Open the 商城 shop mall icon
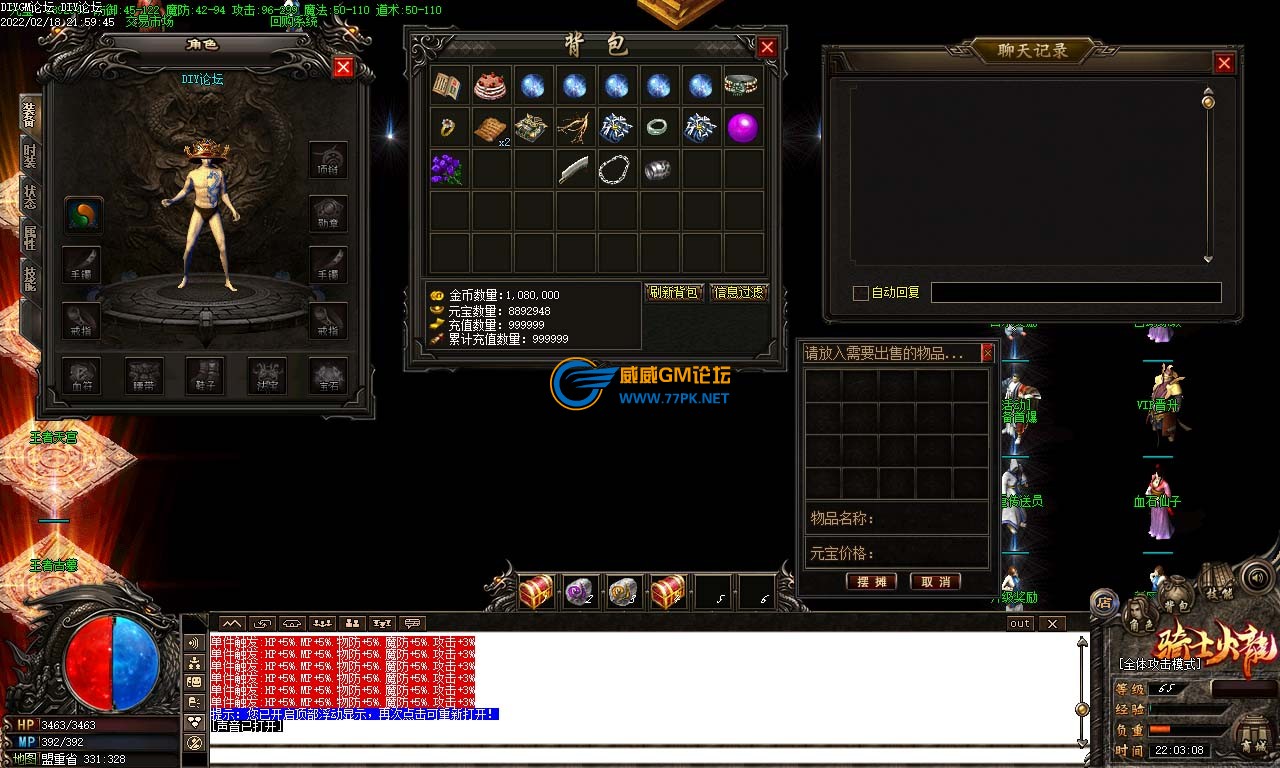 1253,735
